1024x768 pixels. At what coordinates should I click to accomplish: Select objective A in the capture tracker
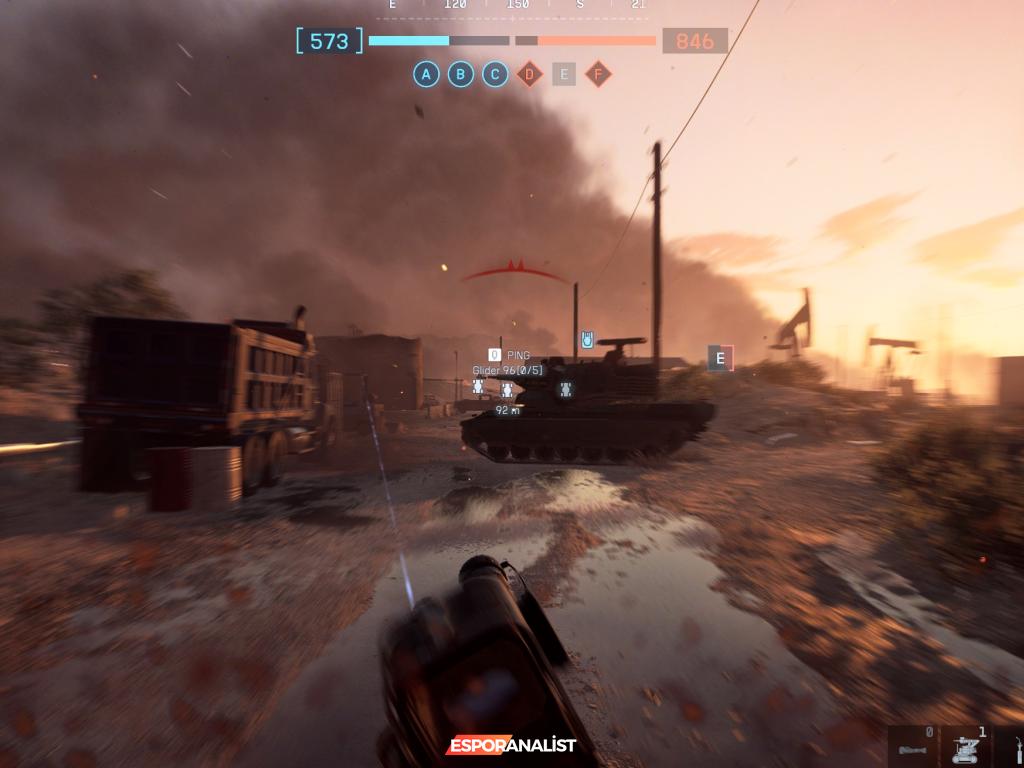point(427,74)
